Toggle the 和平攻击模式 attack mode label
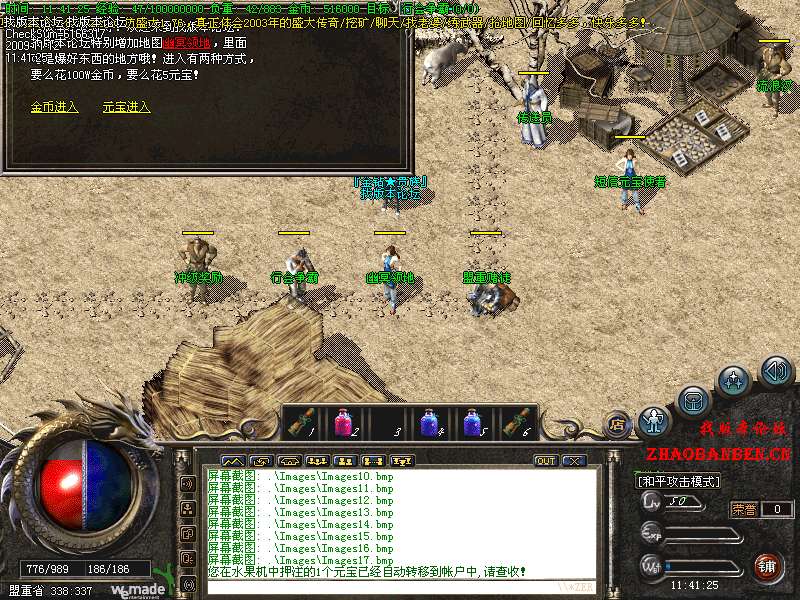800x600 pixels. pos(680,481)
